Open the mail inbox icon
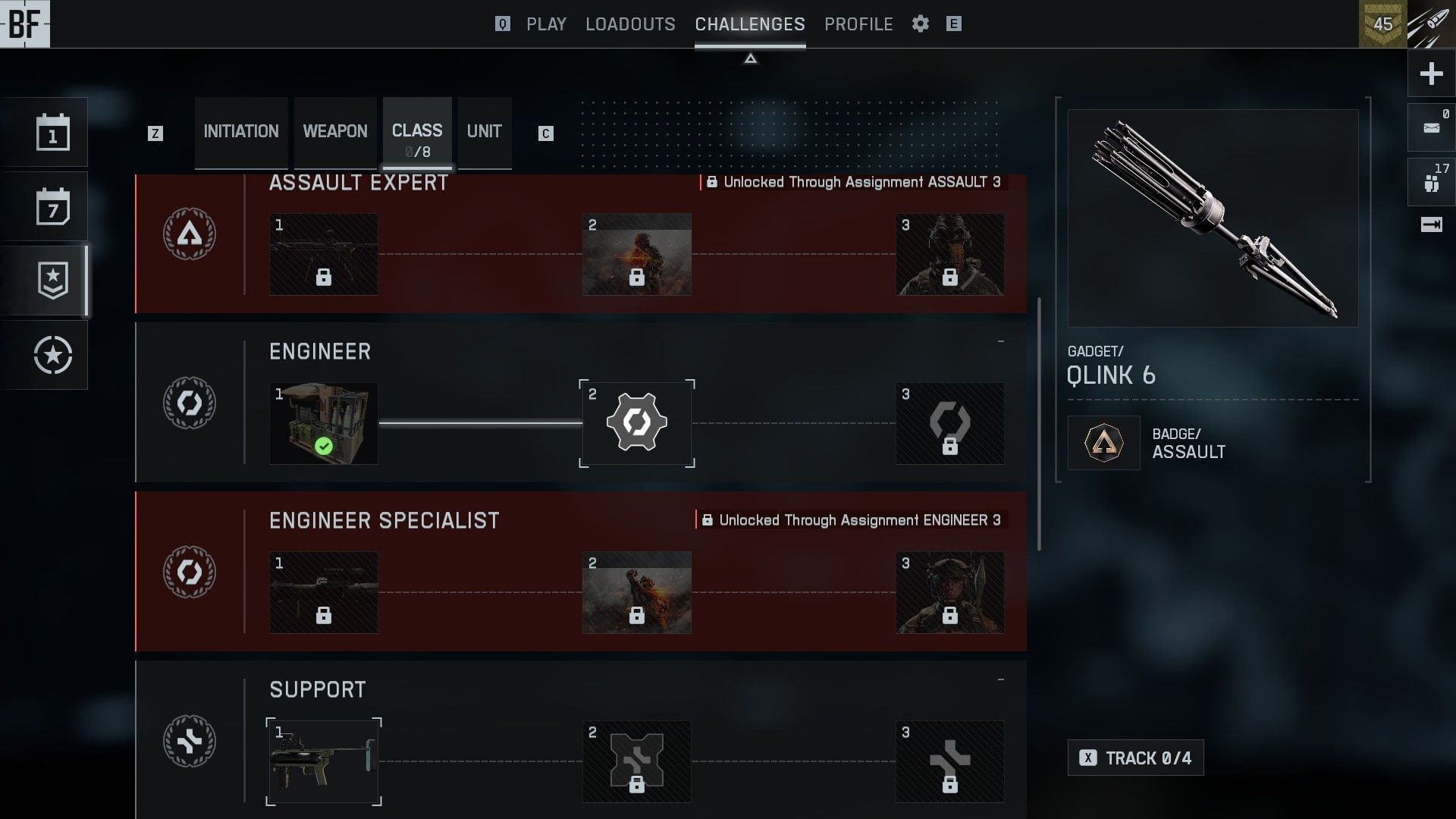 click(1431, 127)
